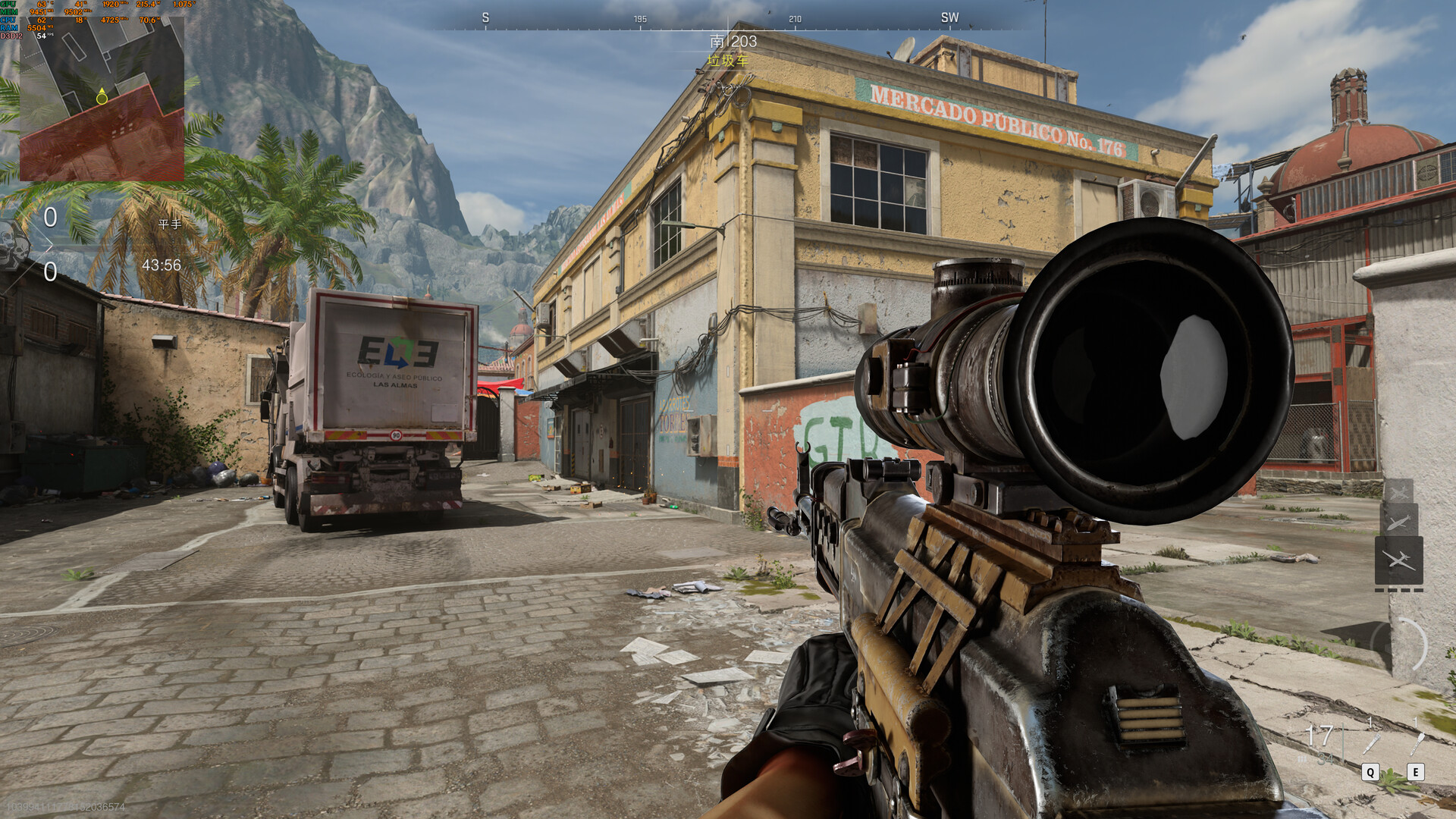Select the faded jet airstrike killstreak icon
The height and width of the screenshot is (819, 1456).
click(x=1398, y=491)
